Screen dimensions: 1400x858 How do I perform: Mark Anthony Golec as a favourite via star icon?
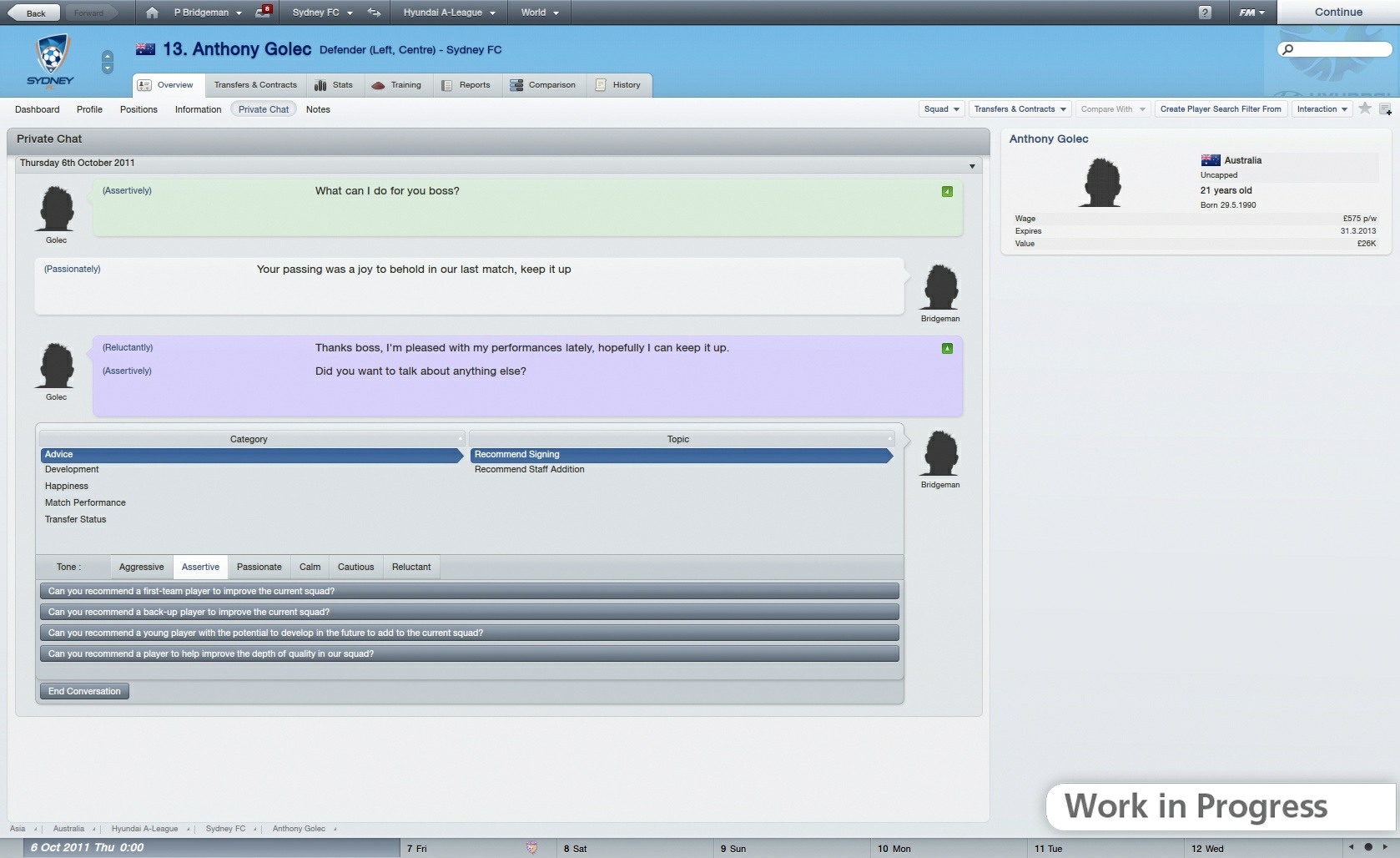click(1366, 109)
